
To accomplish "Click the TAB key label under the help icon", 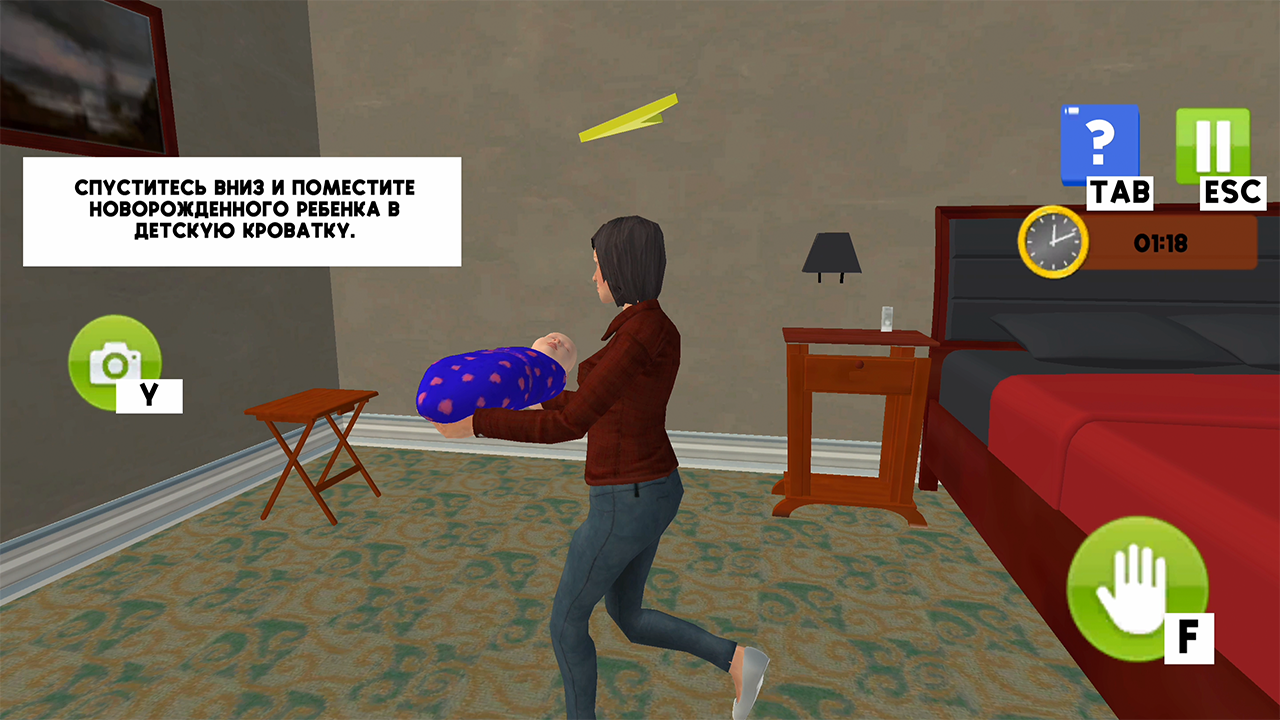I will tap(1119, 190).
